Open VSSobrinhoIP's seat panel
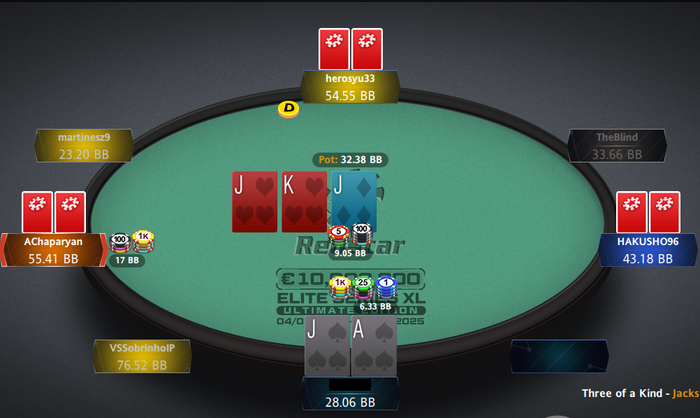The image size is (700, 418). click(141, 356)
